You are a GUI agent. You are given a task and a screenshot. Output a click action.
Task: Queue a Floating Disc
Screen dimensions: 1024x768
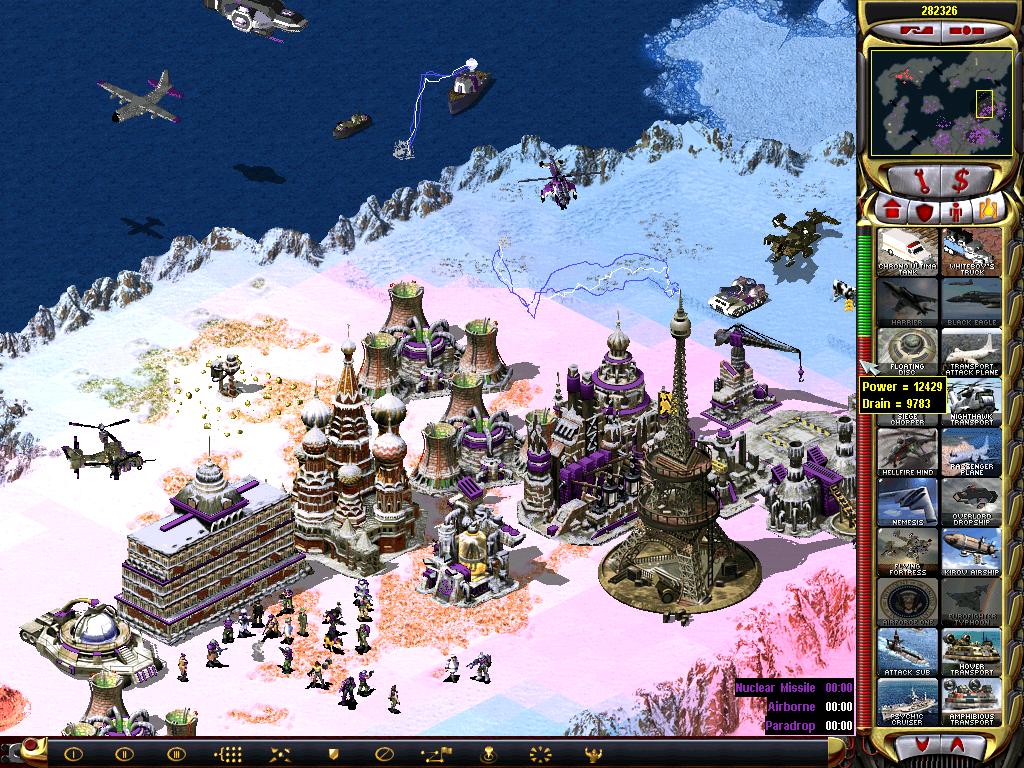tap(909, 351)
